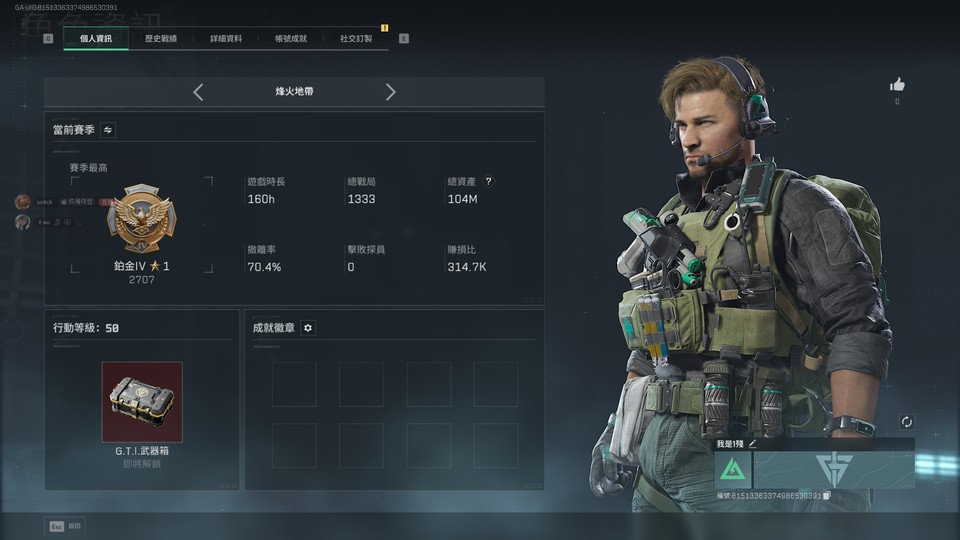Viewport: 960px width, 540px height.
Task: Switch to the 歷史戰績 tab
Action: tap(160, 39)
